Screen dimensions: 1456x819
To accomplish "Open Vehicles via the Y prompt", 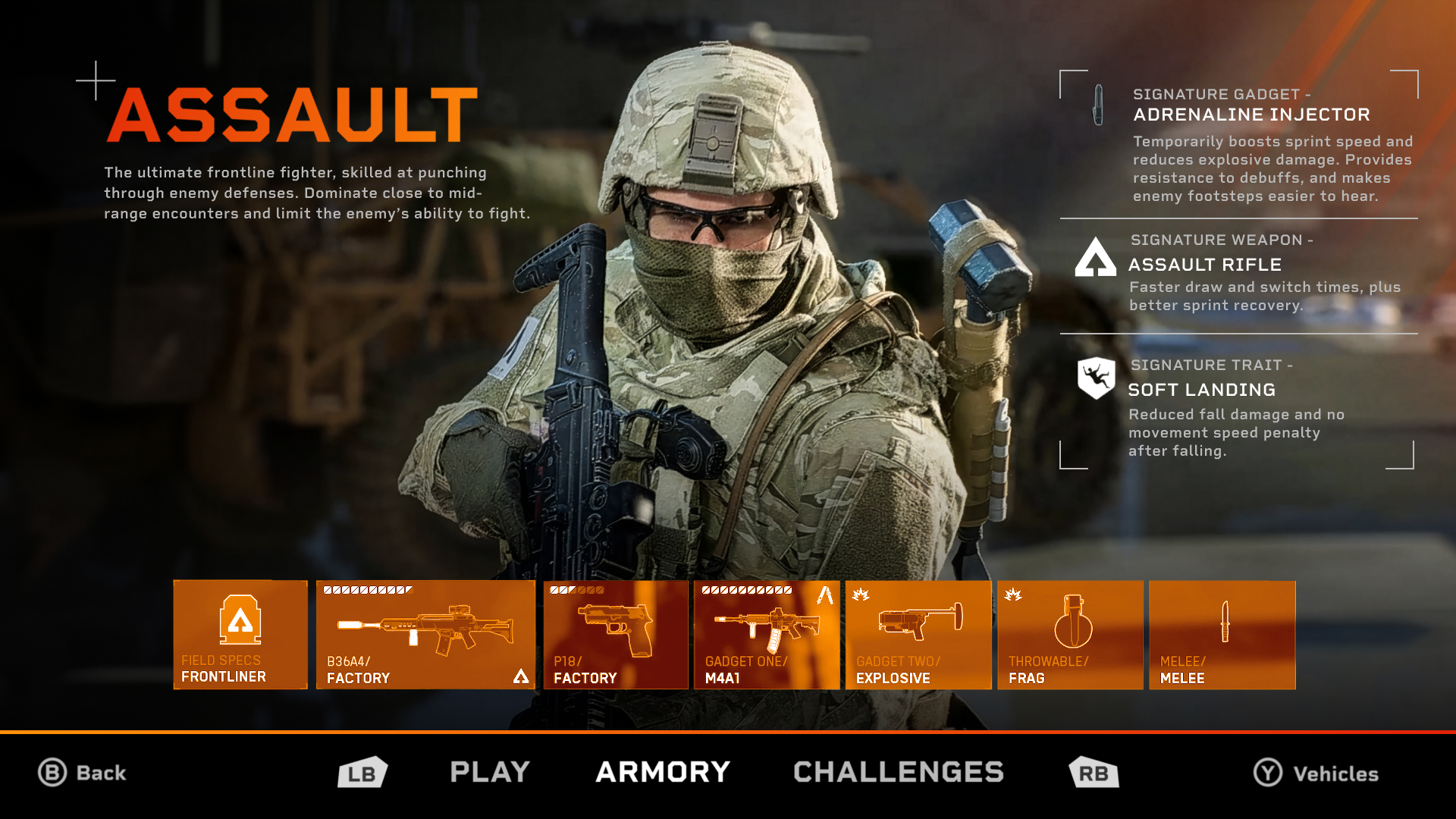I will pyautogui.click(x=1317, y=774).
